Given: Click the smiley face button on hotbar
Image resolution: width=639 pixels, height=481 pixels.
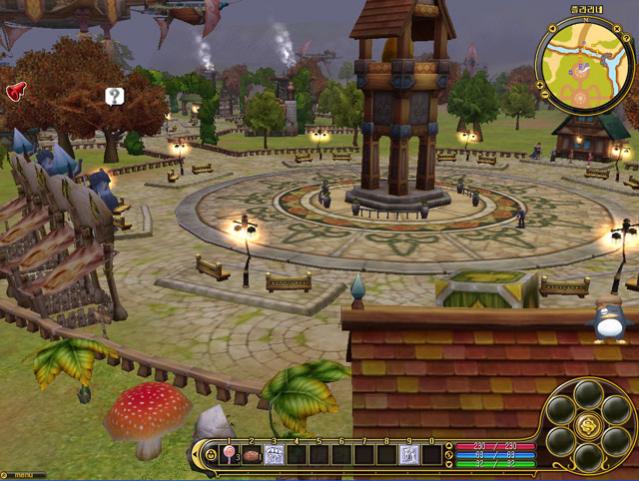Looking at the screenshot, I should point(210,455).
